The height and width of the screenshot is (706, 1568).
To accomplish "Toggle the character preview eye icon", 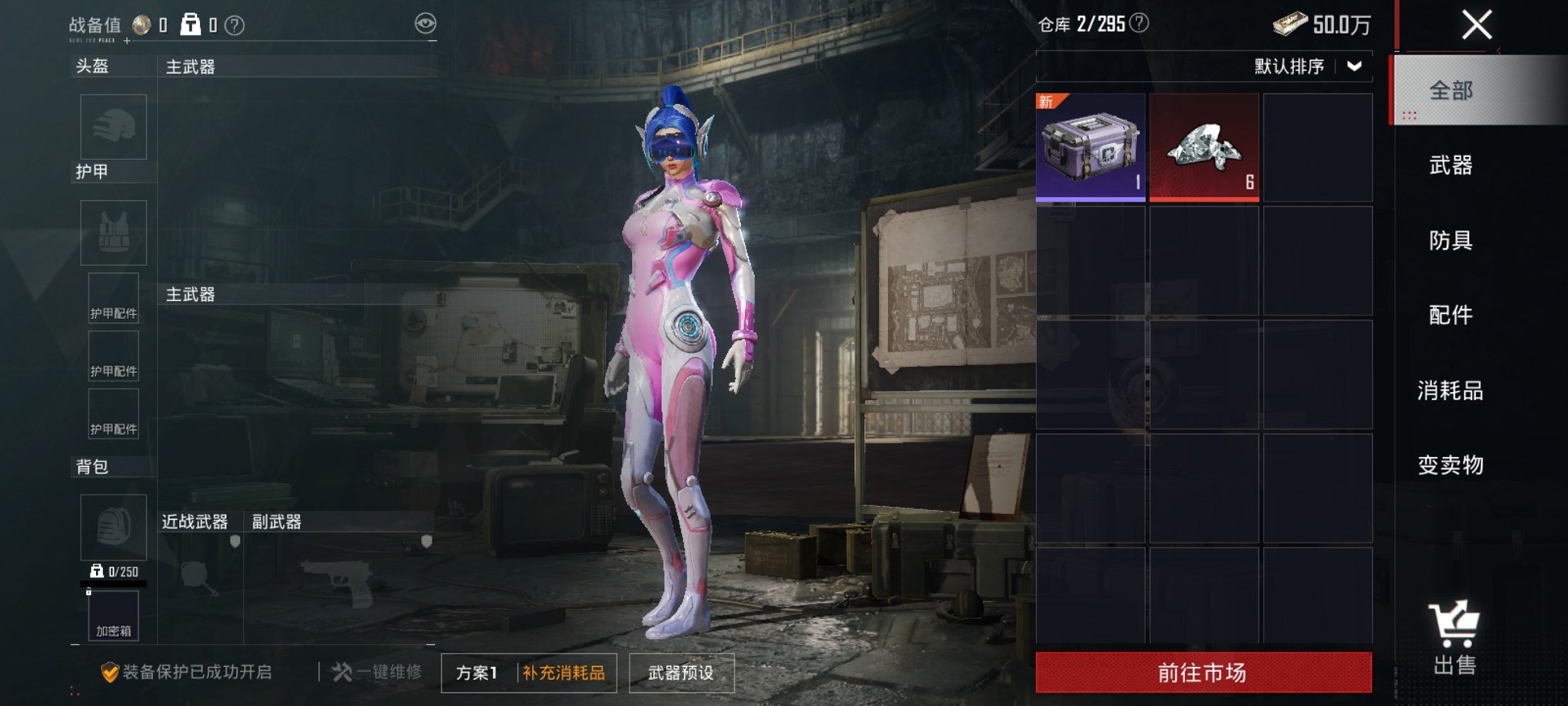I will (x=424, y=23).
